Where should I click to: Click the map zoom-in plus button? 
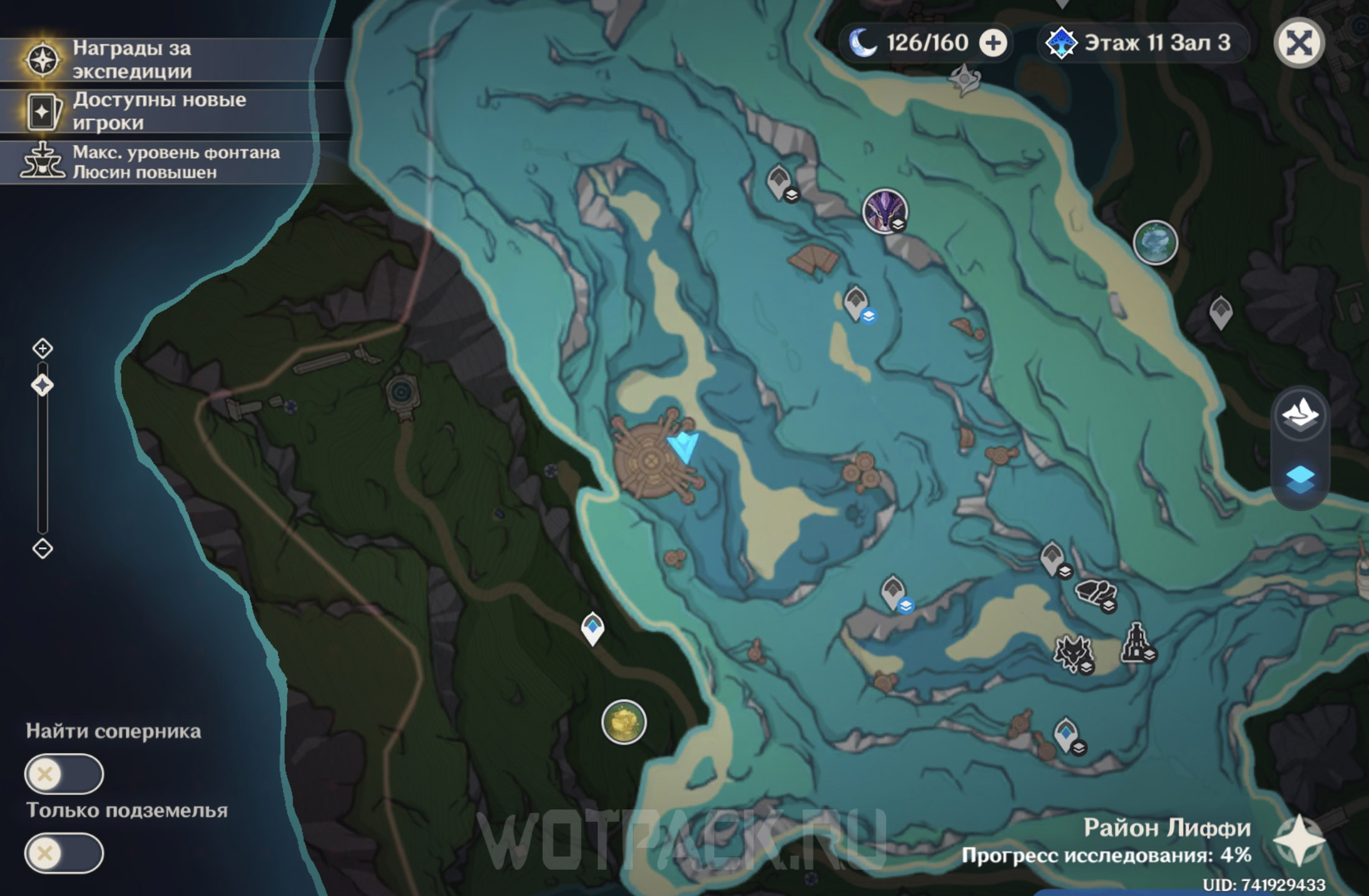pyautogui.click(x=42, y=348)
